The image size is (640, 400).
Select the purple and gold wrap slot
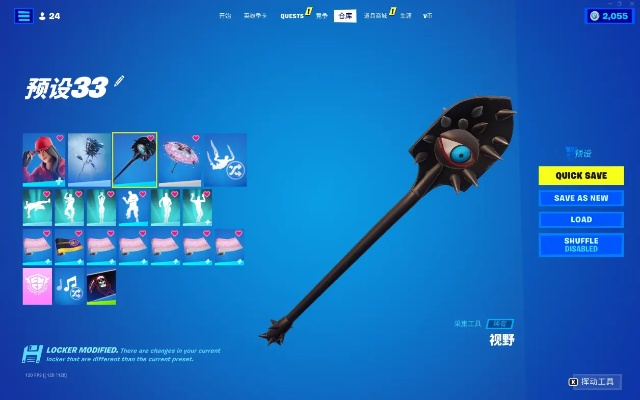70,246
